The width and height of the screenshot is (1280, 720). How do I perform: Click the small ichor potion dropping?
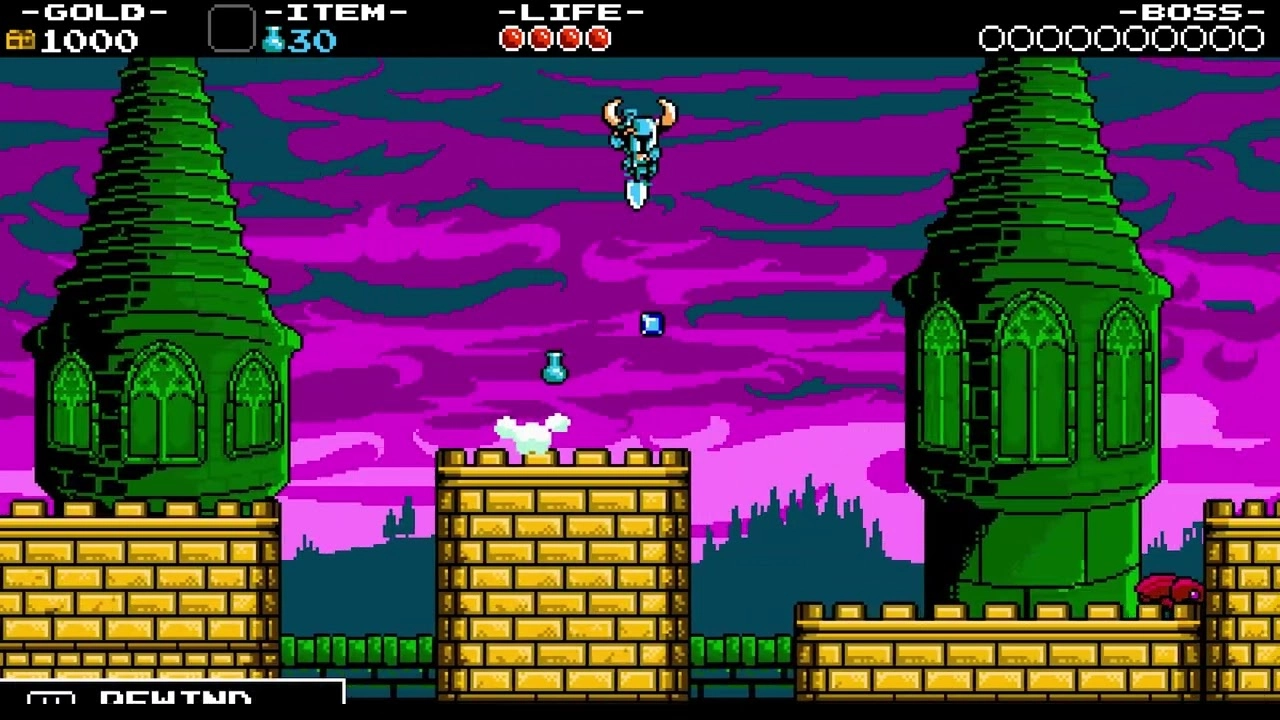(x=556, y=368)
